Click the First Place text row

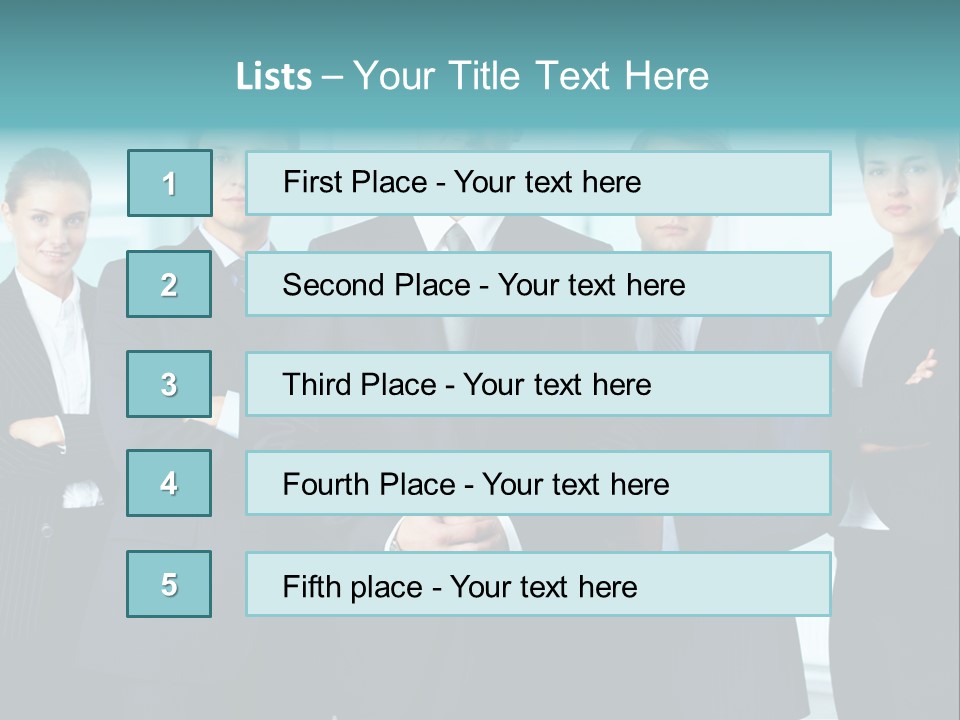538,183
